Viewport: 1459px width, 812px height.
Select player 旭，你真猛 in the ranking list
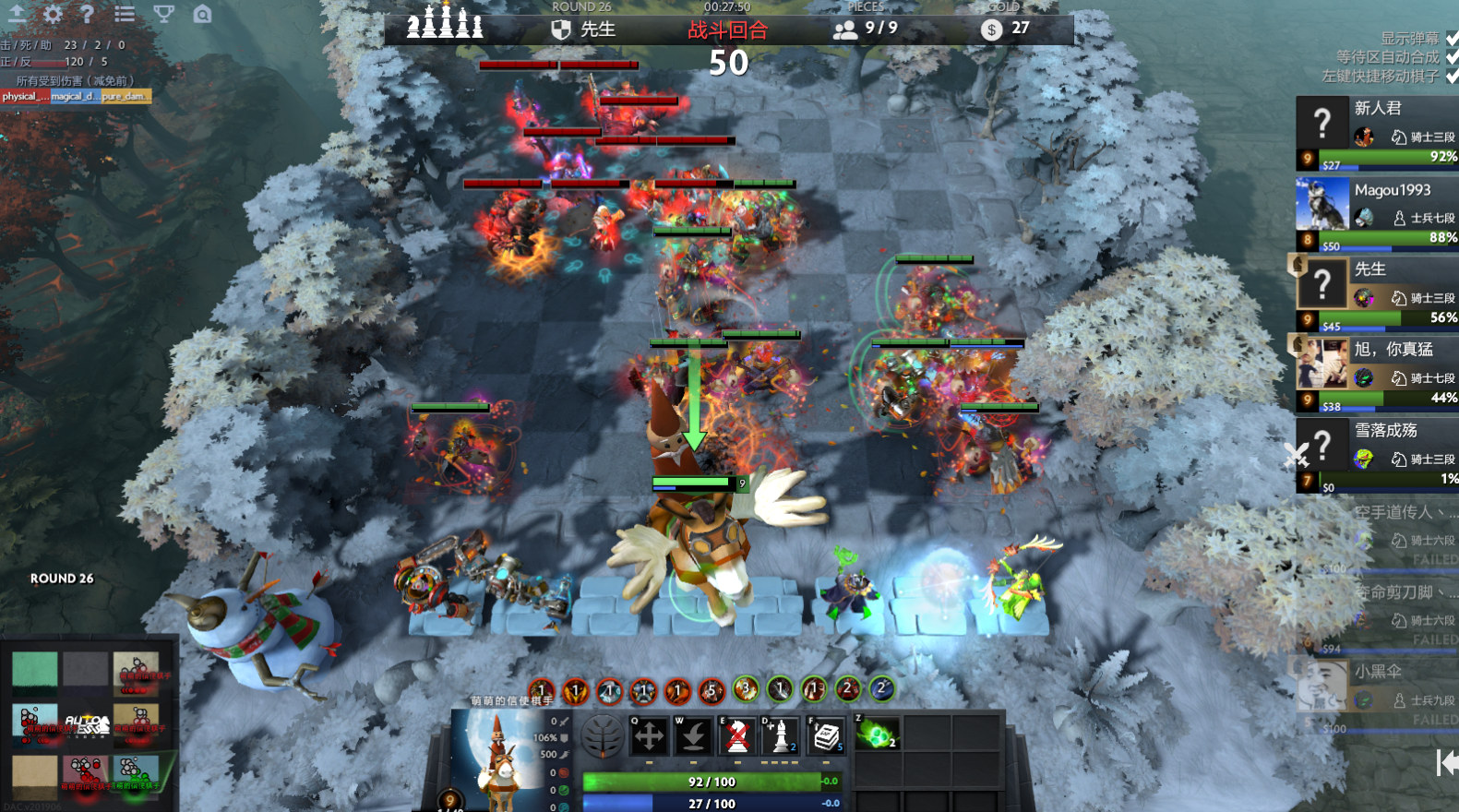[1393, 350]
